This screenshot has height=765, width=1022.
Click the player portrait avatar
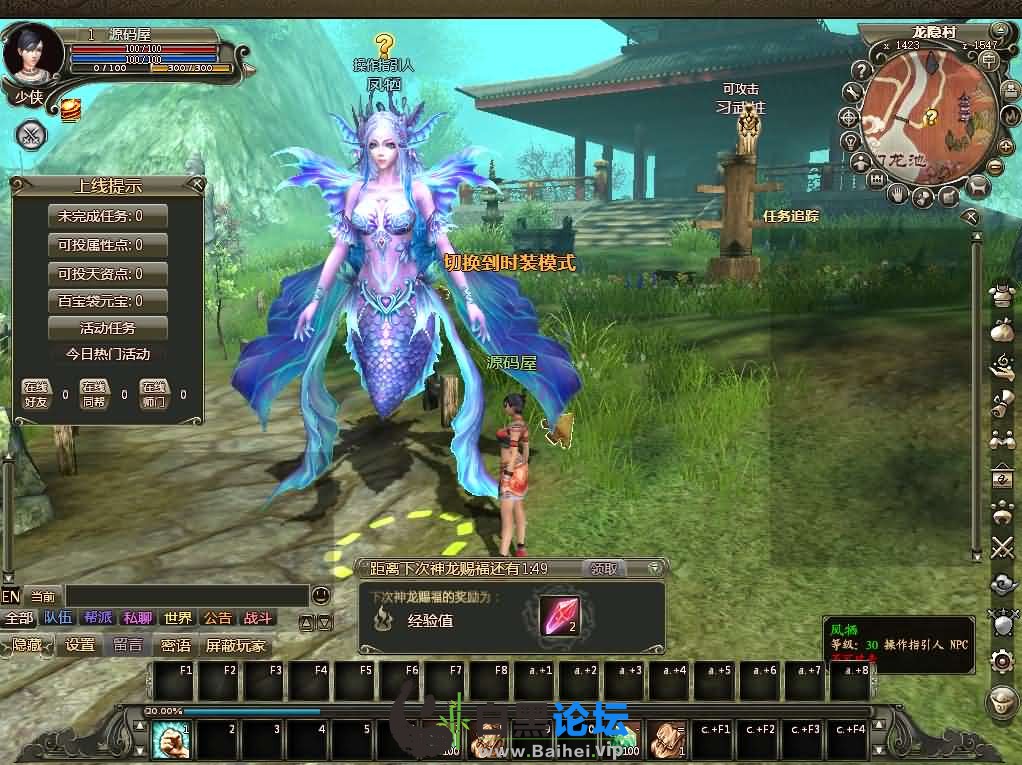(x=33, y=55)
